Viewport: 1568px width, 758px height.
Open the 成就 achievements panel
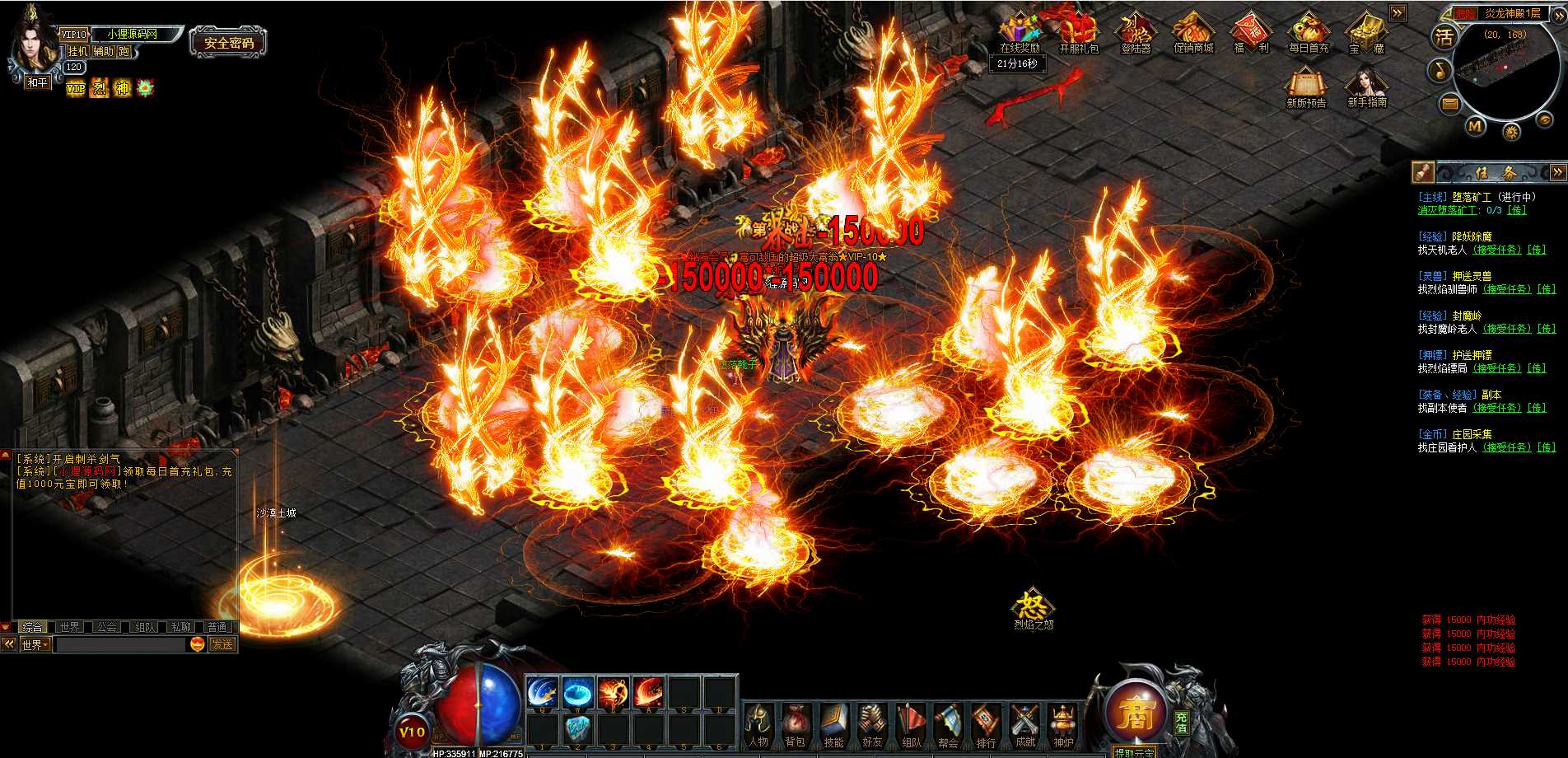[x=1024, y=725]
